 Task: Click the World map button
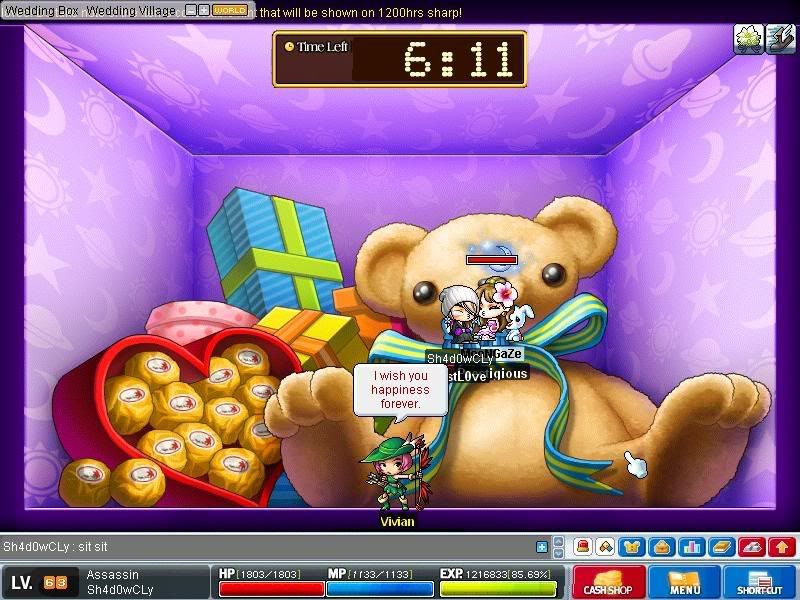click(231, 10)
